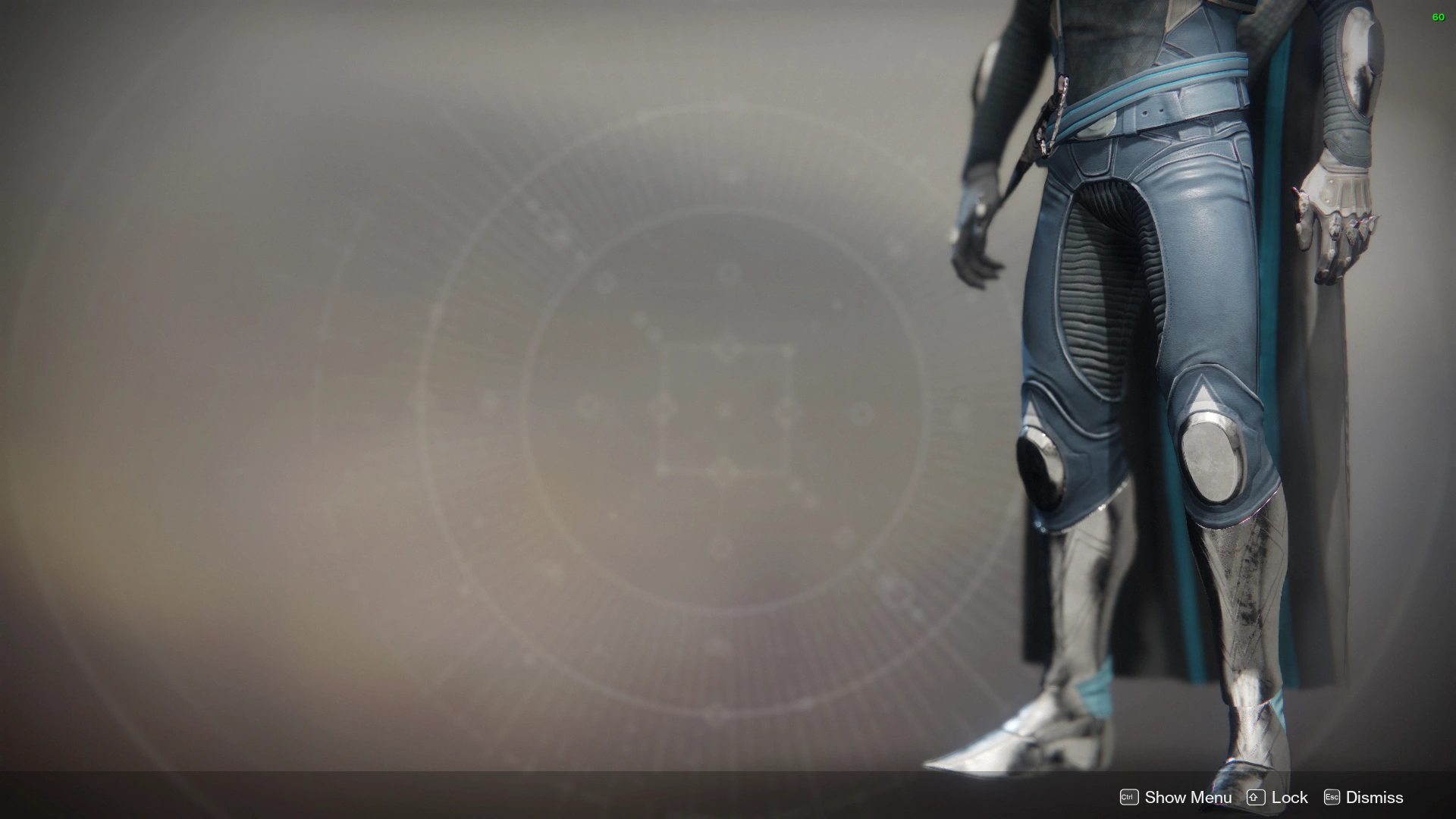Click the Ctrl key icon beside Show Menu
Viewport: 1456px width, 819px height.
tap(1129, 797)
